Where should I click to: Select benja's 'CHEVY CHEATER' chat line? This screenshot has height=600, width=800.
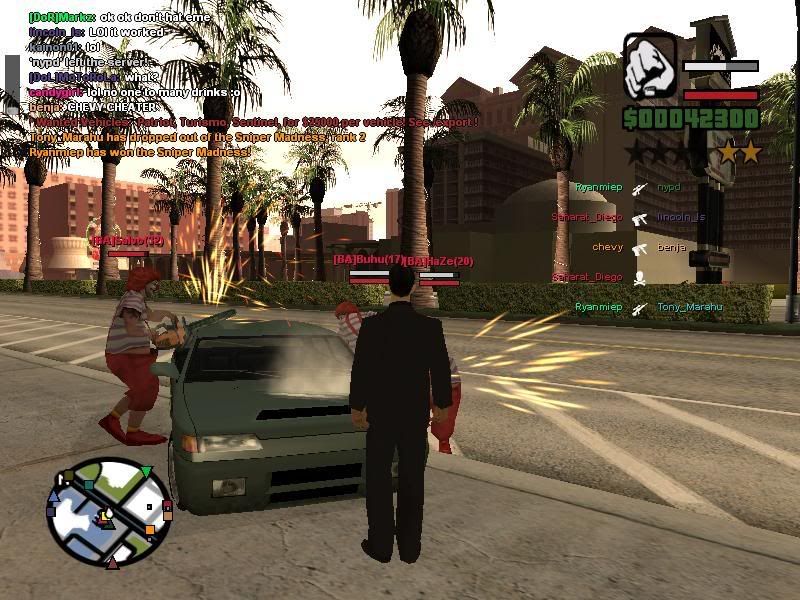point(92,107)
